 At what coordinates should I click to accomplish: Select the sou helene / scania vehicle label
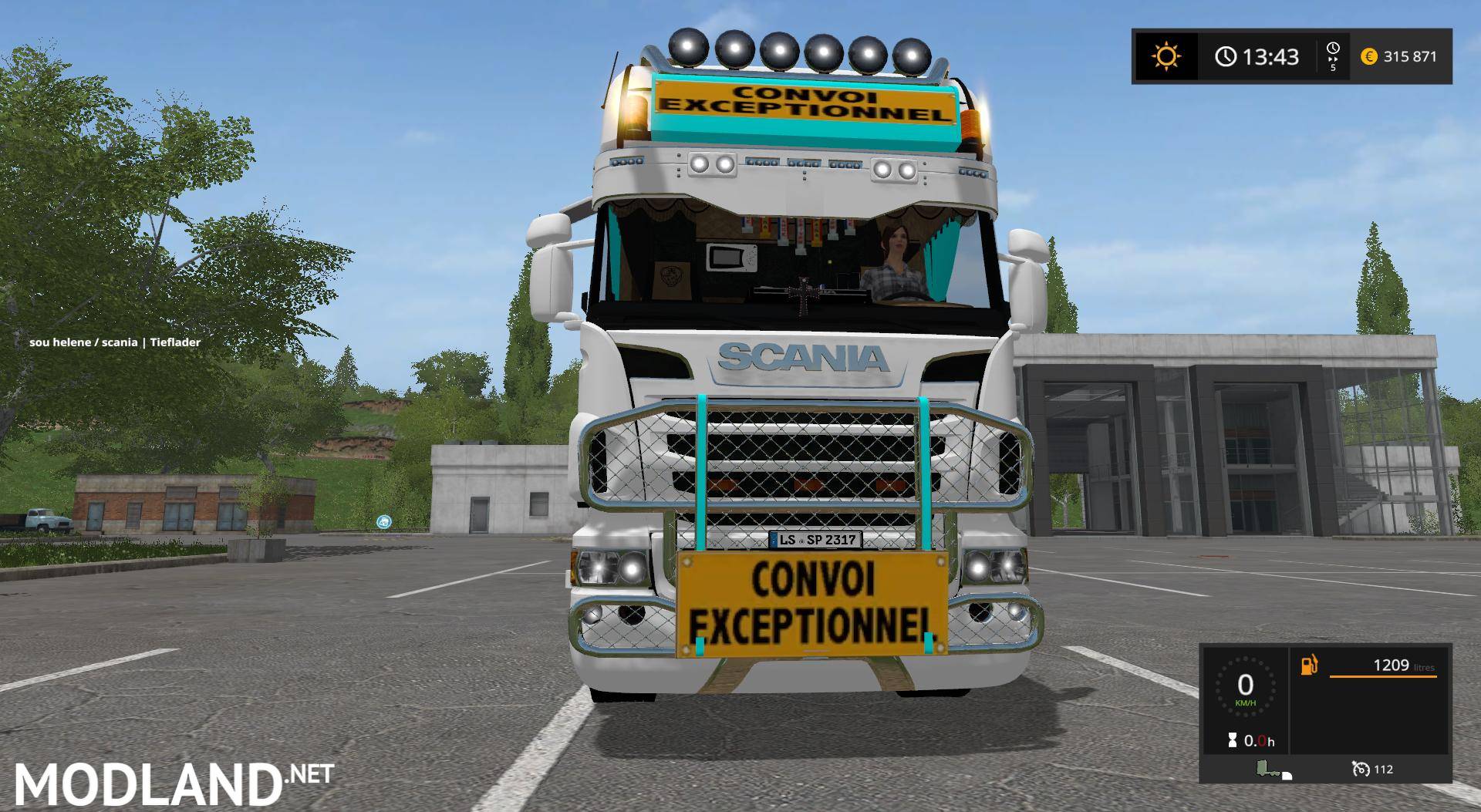114,341
